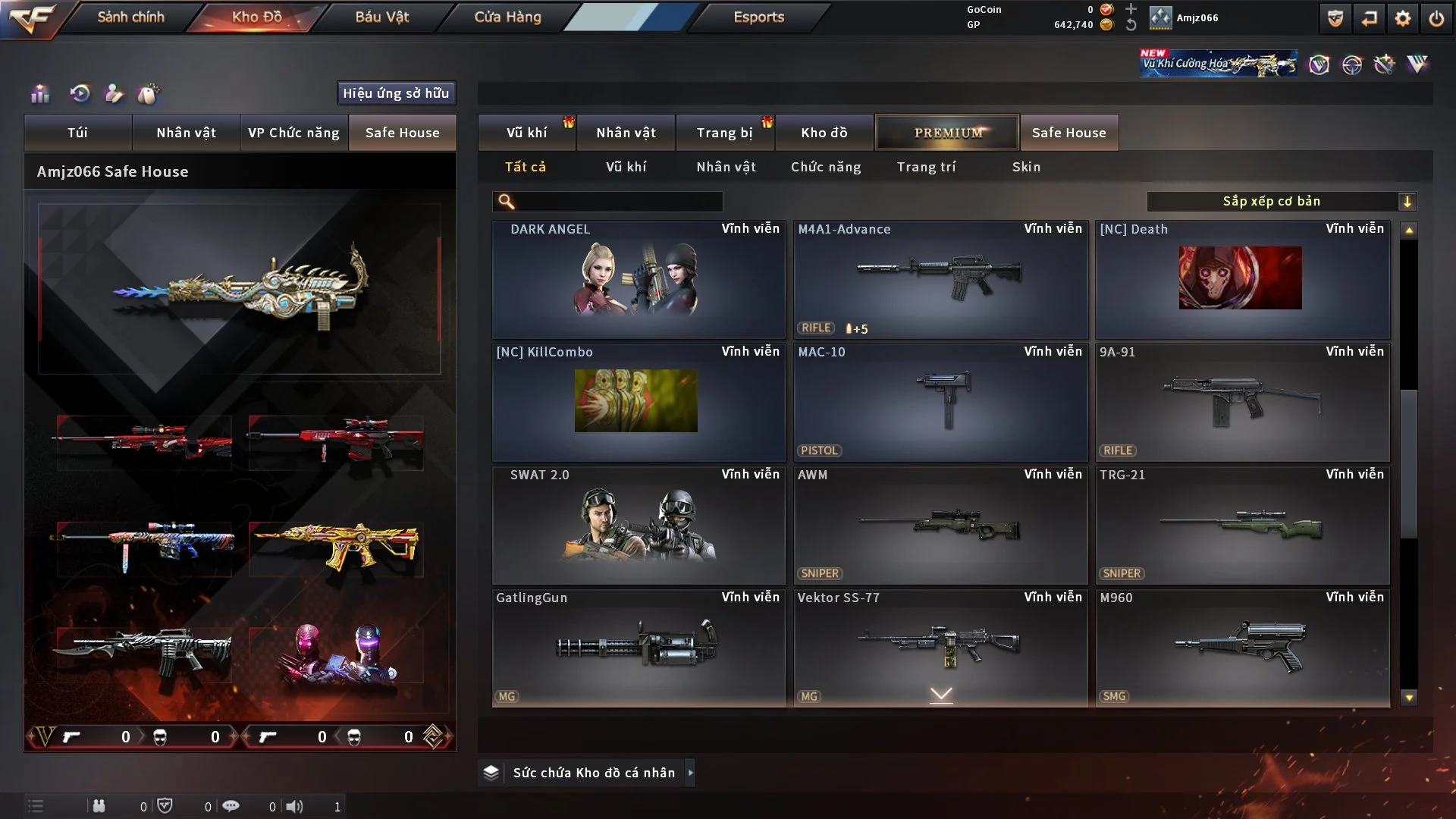Click the power button to exit
This screenshot has height=819, width=1456.
tap(1436, 18)
